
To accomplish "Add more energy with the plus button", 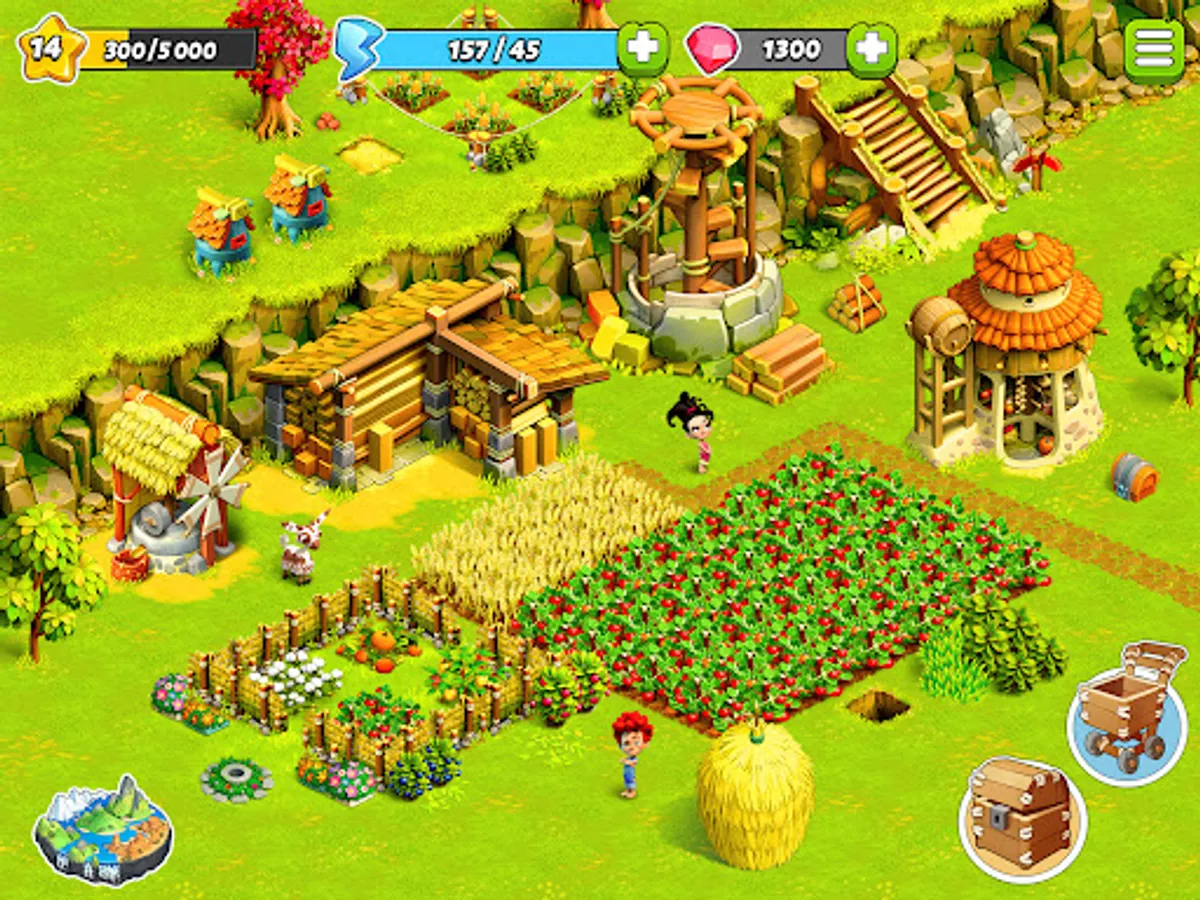I will pyautogui.click(x=643, y=48).
